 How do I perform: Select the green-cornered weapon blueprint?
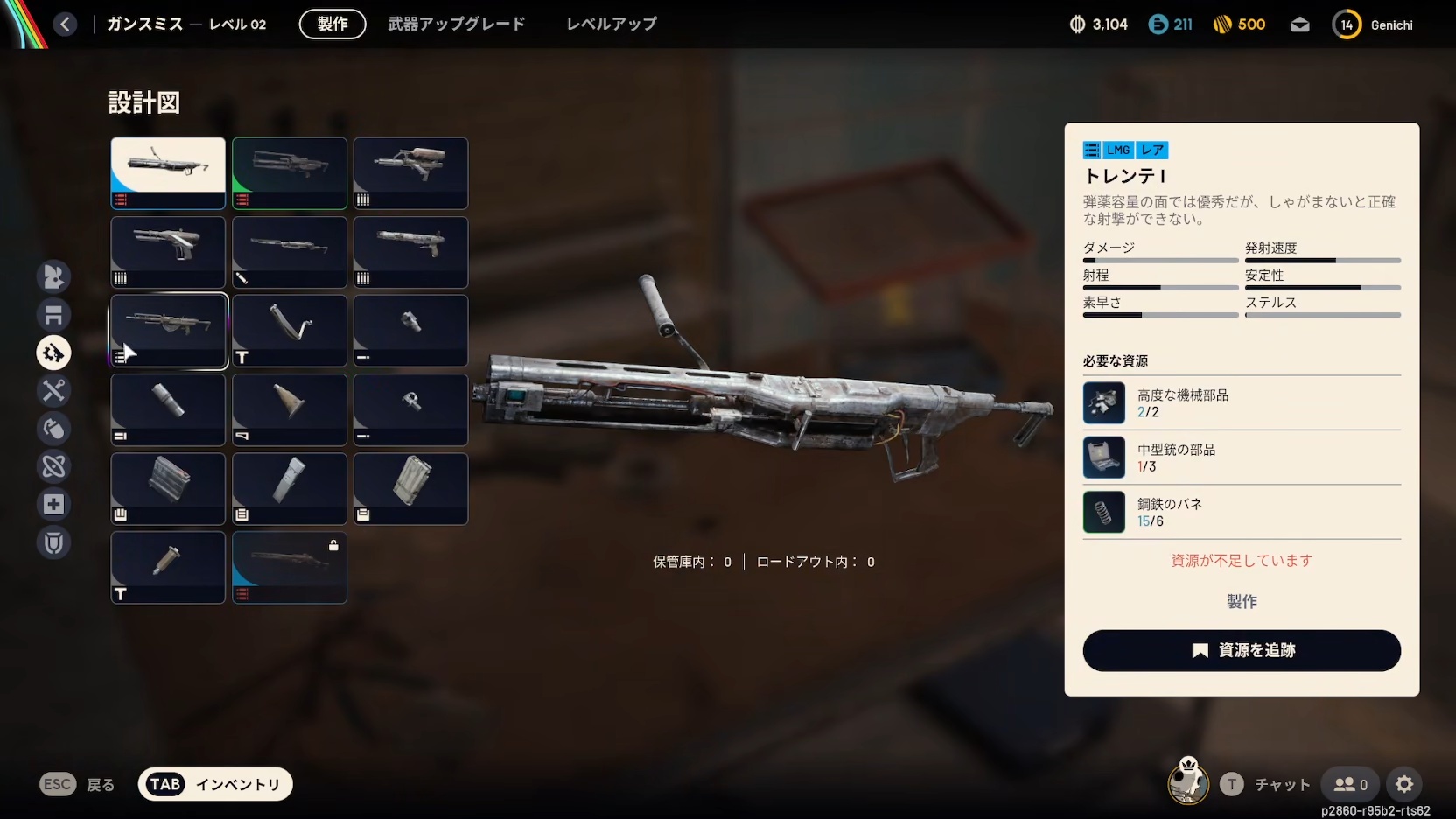tap(290, 172)
